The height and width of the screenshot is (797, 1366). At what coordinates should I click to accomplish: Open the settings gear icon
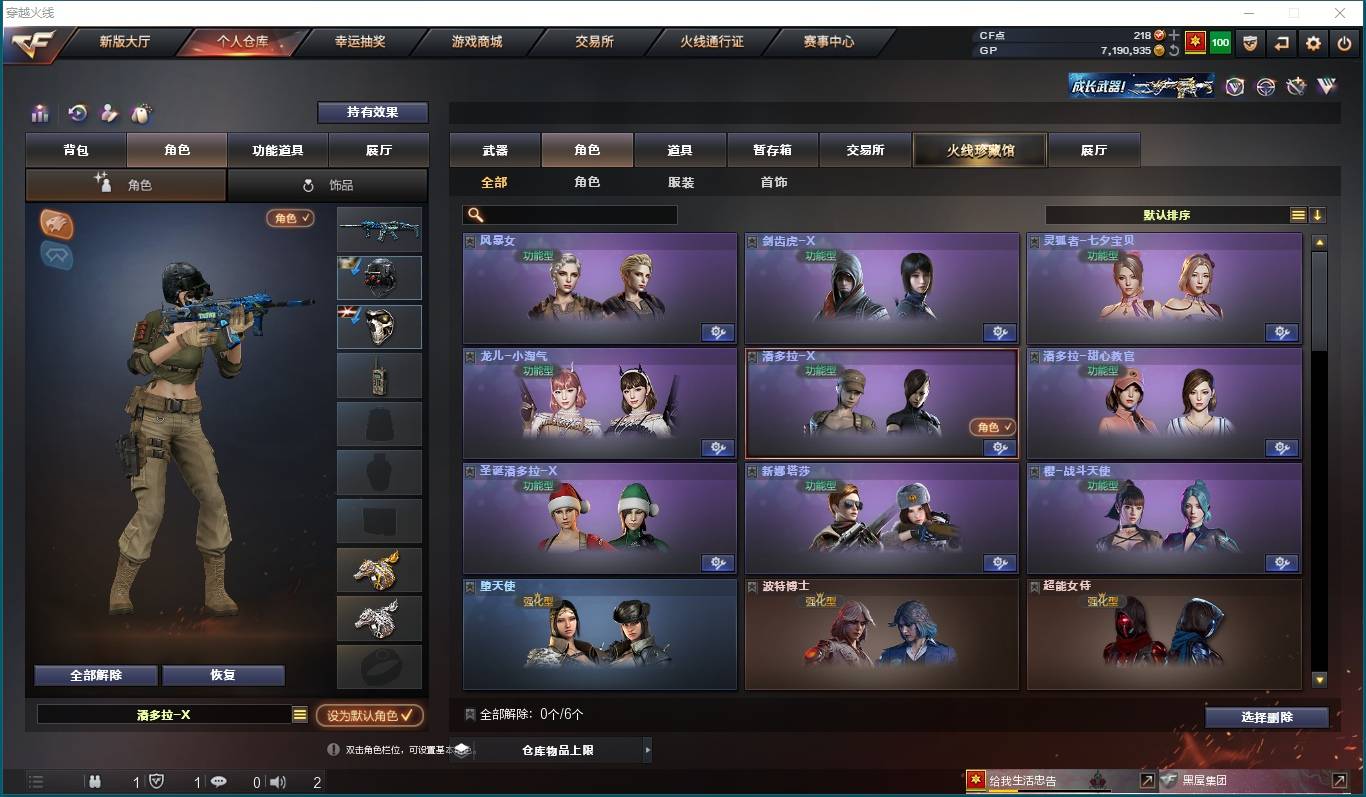pyautogui.click(x=1313, y=43)
